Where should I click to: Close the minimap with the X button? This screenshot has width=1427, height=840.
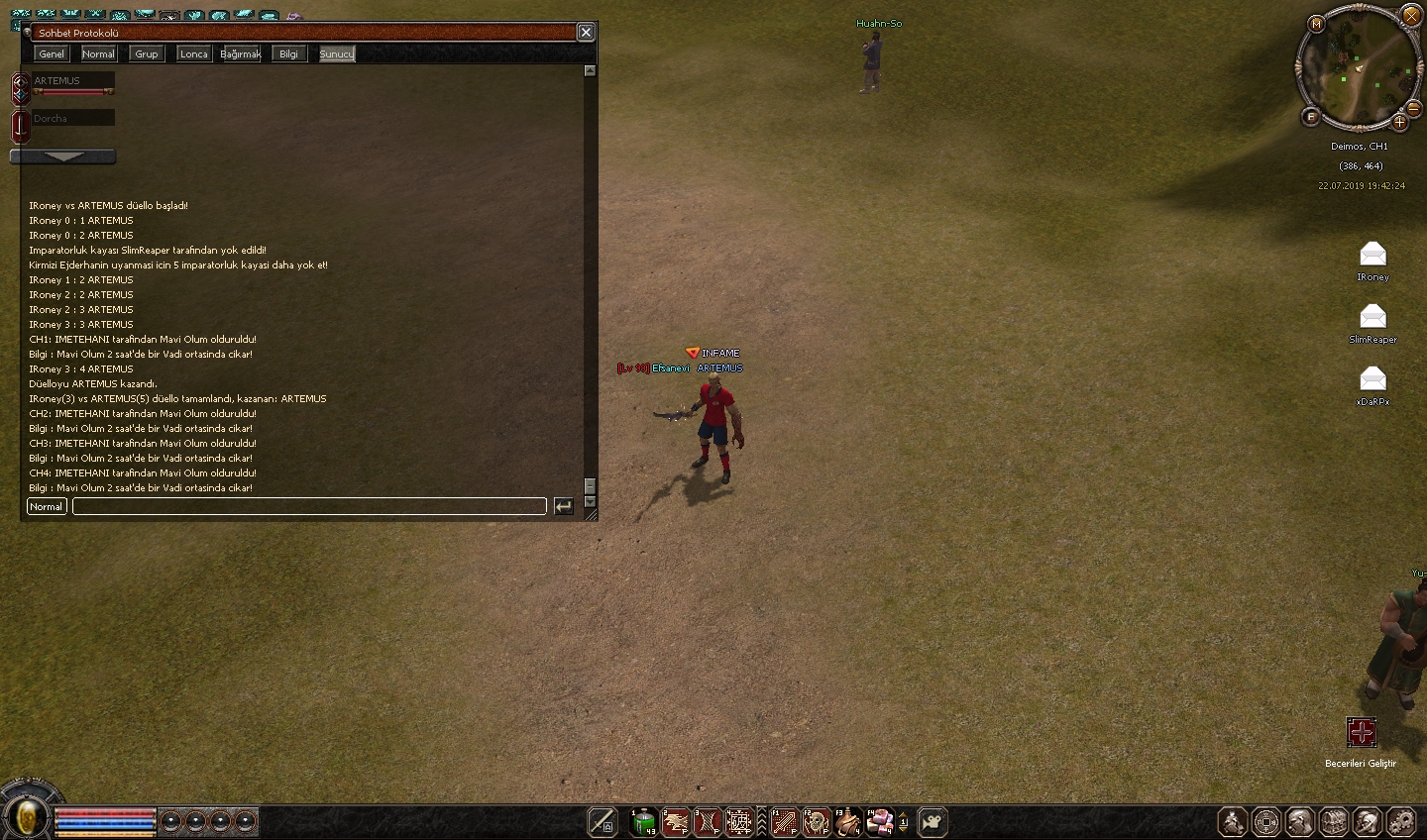(x=1412, y=16)
